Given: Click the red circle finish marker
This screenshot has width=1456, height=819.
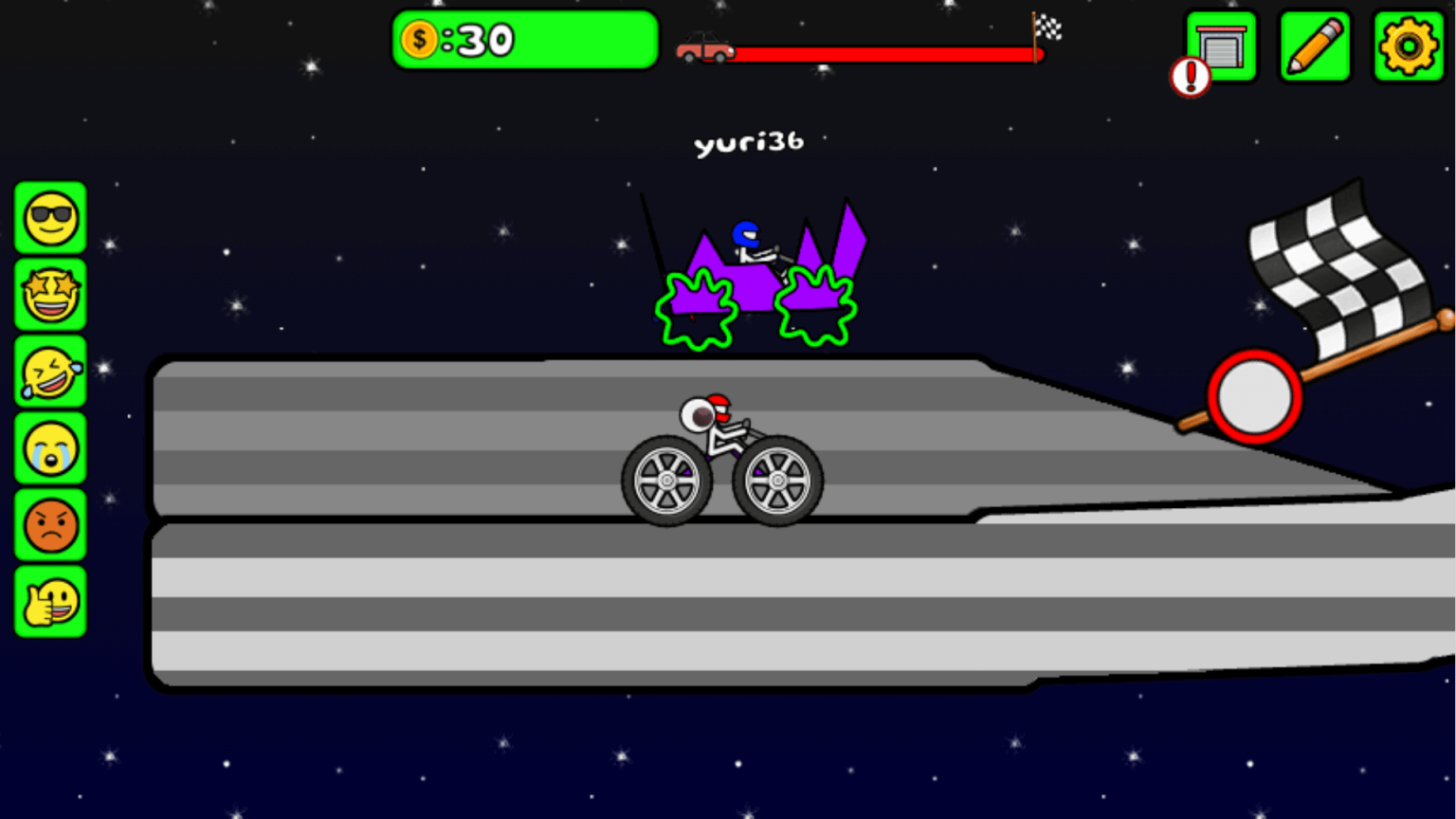Looking at the screenshot, I should (1253, 393).
